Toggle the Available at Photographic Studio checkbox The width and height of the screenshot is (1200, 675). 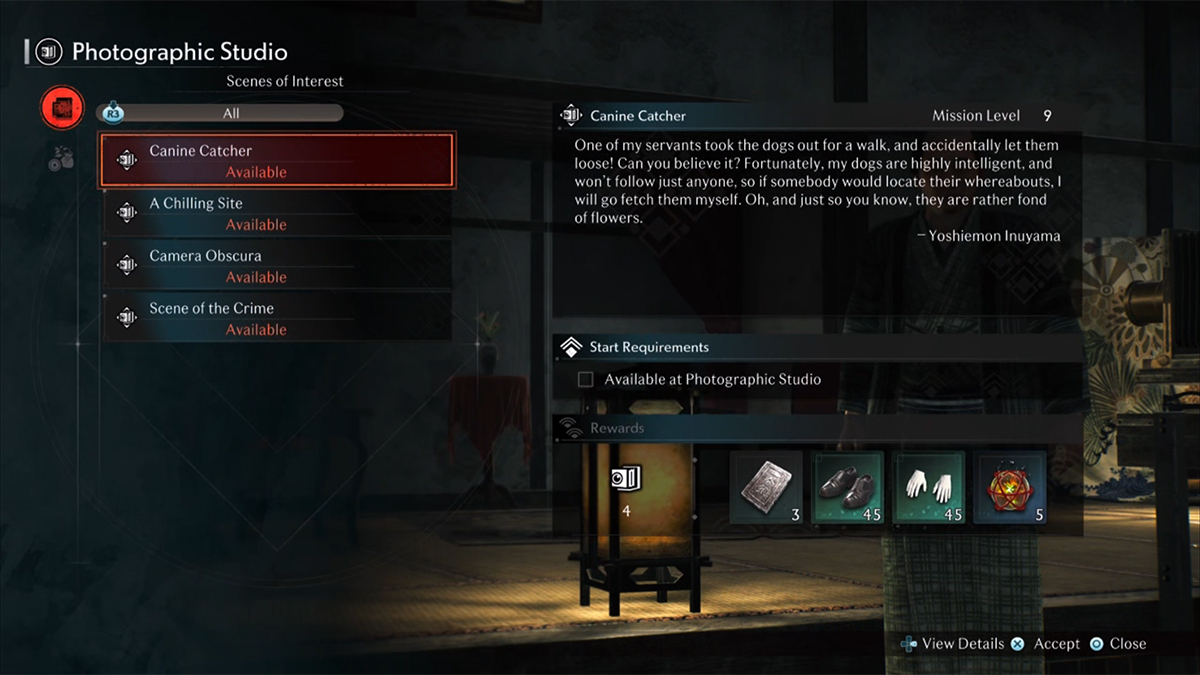click(x=586, y=380)
